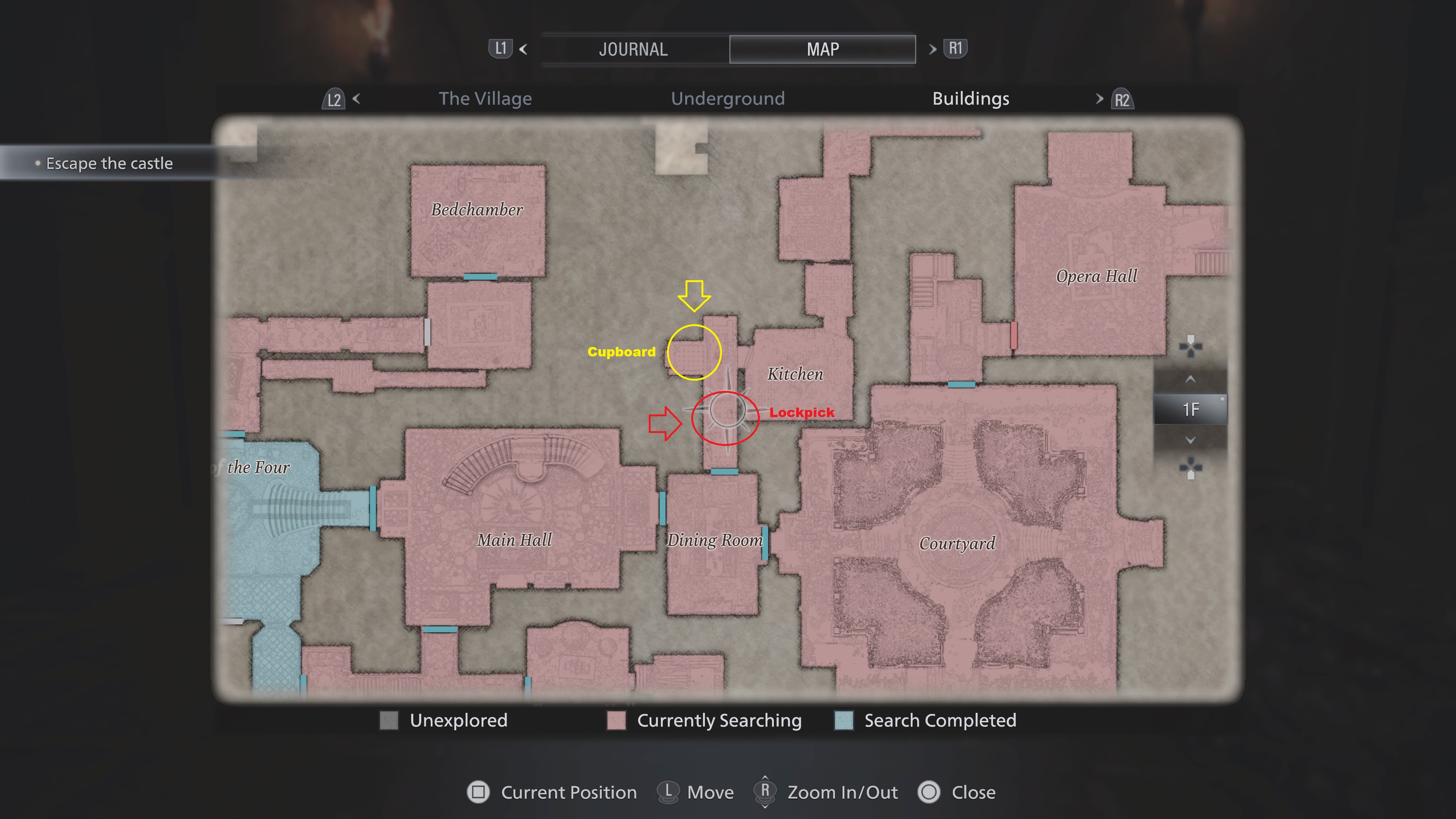This screenshot has width=1456, height=819.
Task: Click the Circle button to Close
Action: coord(929,792)
